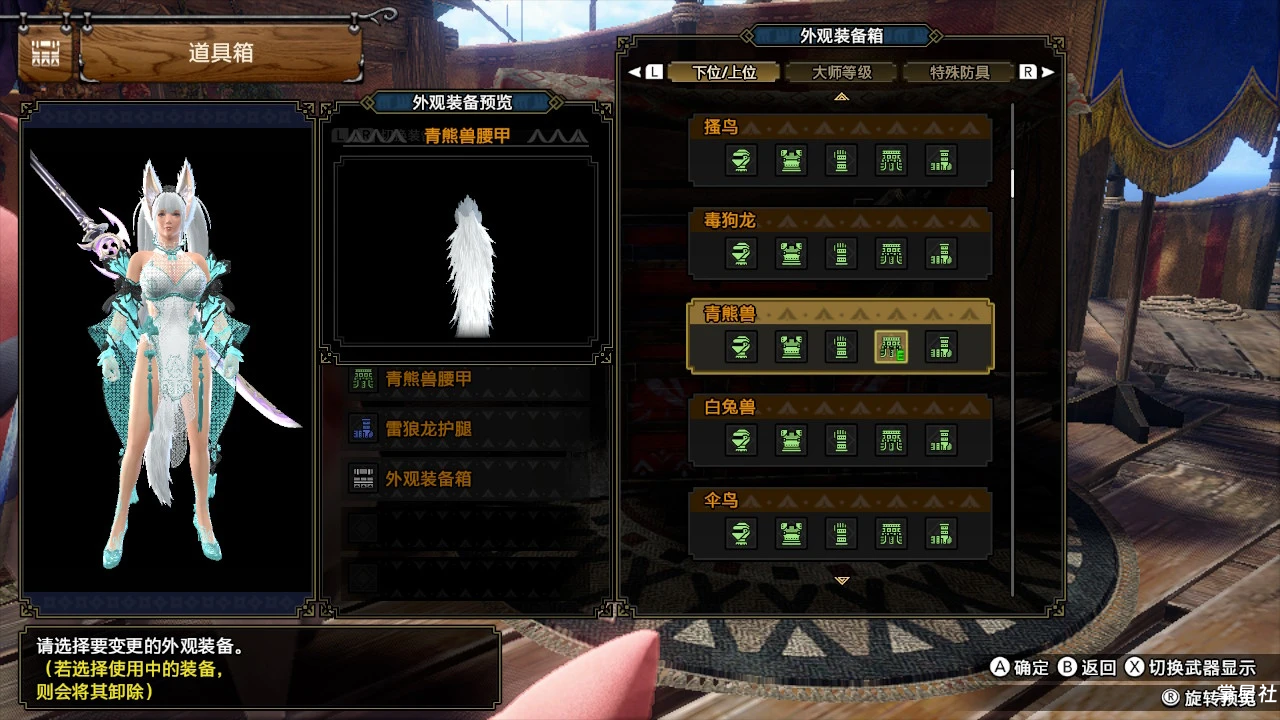Open the 大师等级 tab

tap(842, 73)
